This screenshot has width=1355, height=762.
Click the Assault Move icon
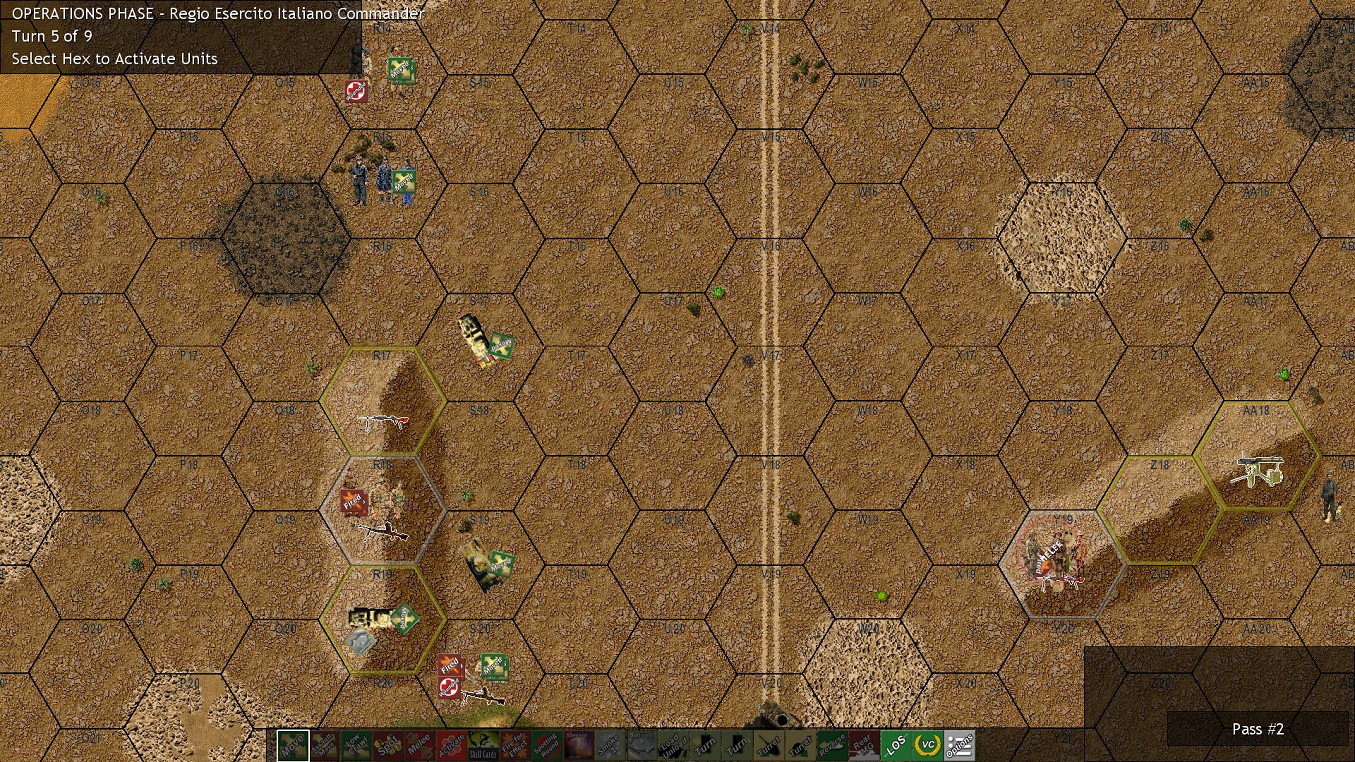tap(326, 746)
